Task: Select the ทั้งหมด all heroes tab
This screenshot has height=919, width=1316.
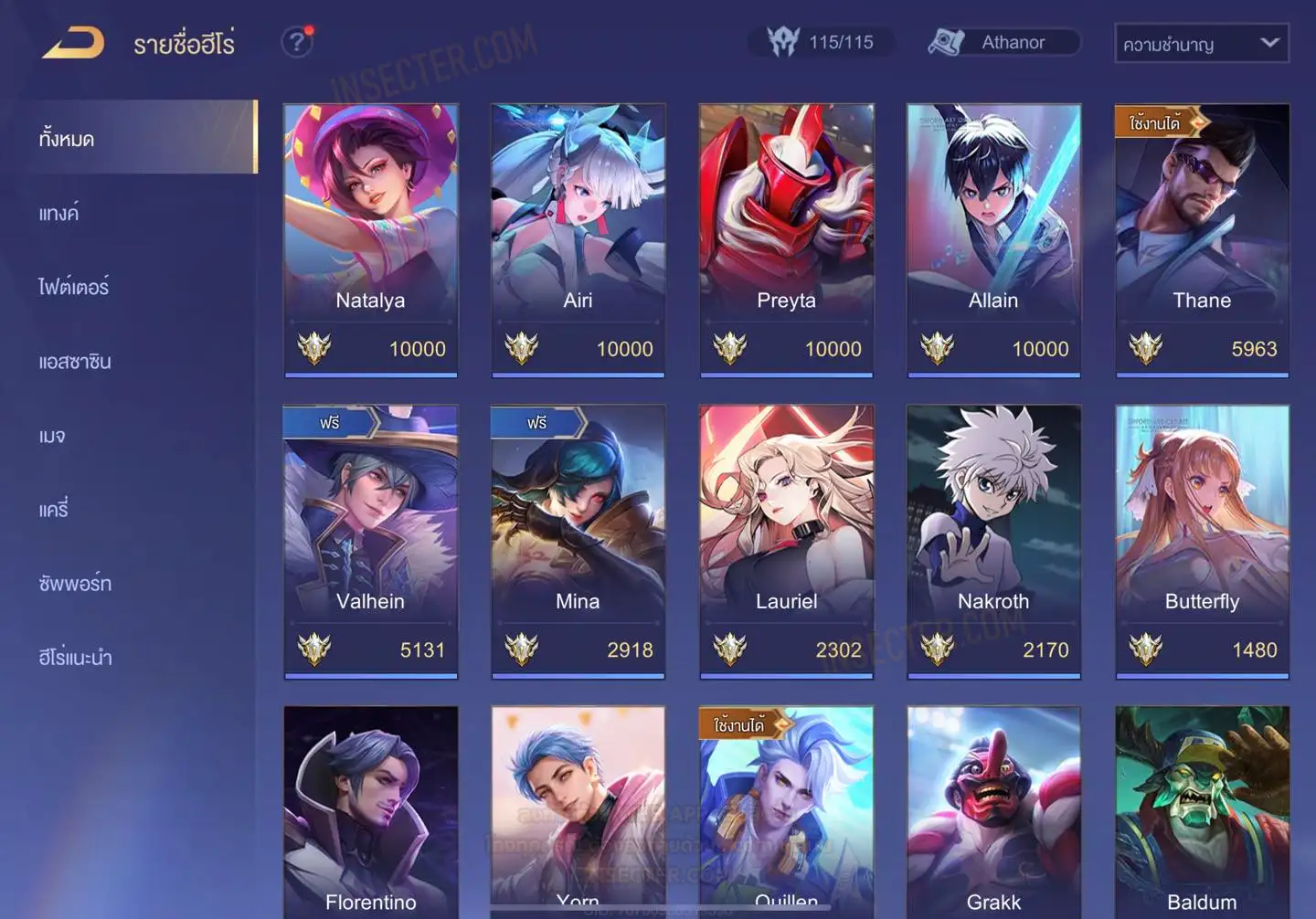Action: point(67,139)
